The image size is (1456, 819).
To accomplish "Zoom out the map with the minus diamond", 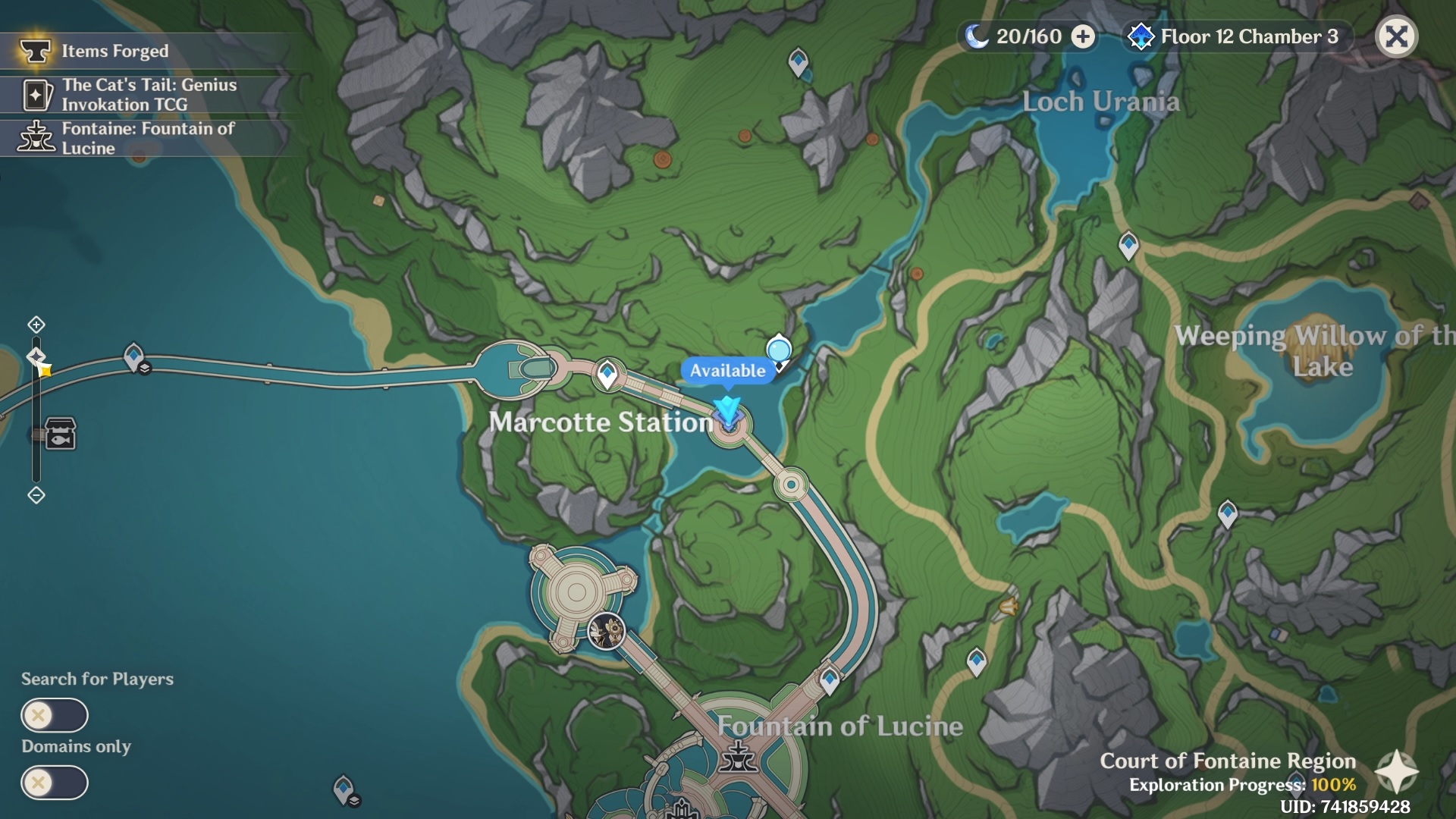I will click(x=36, y=495).
